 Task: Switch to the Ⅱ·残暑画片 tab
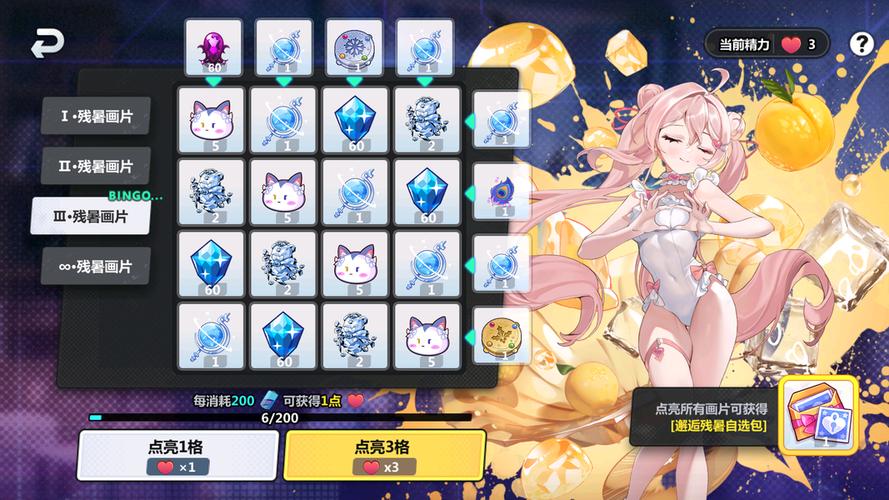(96, 166)
